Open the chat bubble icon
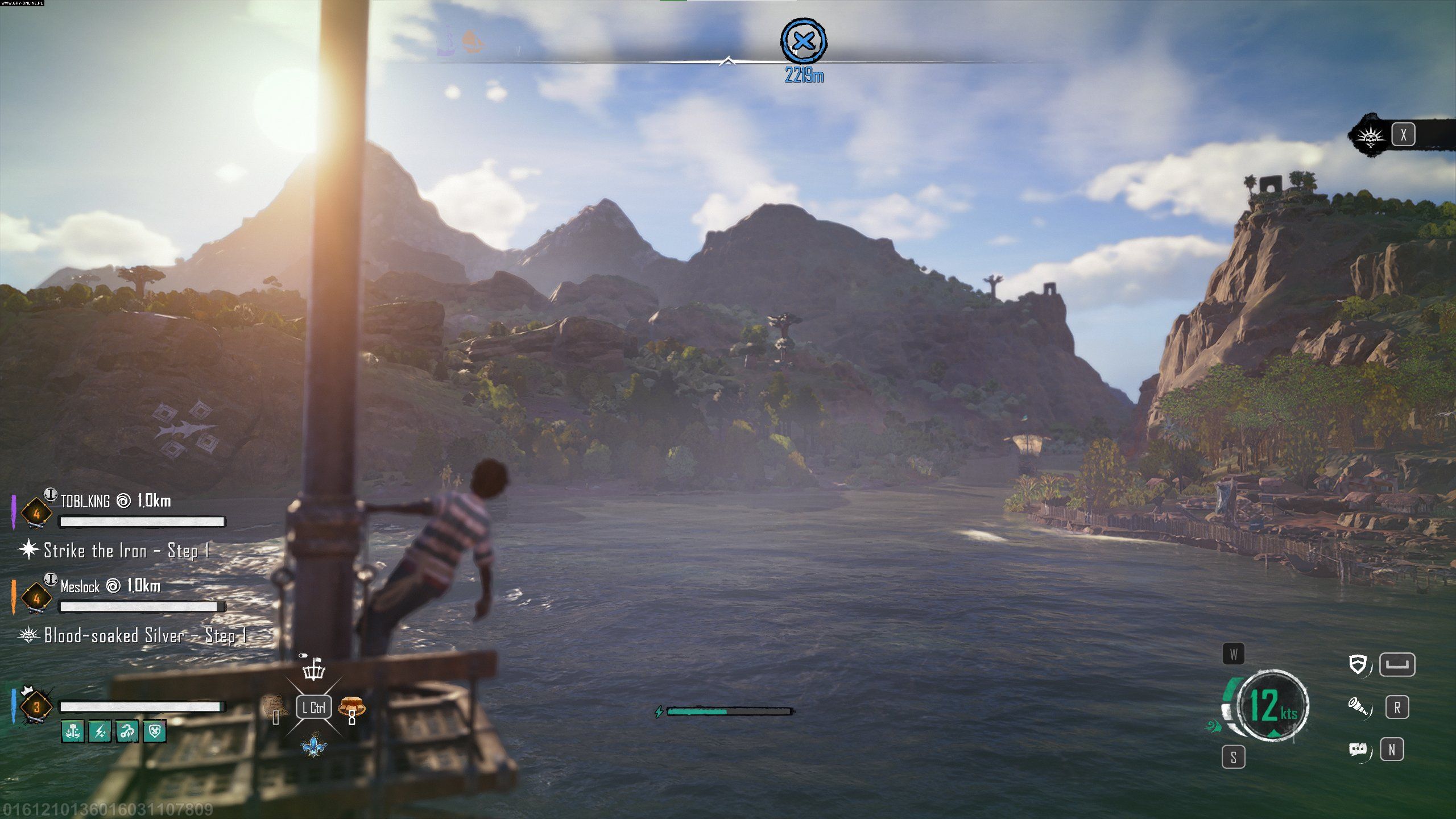Viewport: 1456px width, 819px height. click(x=1358, y=749)
